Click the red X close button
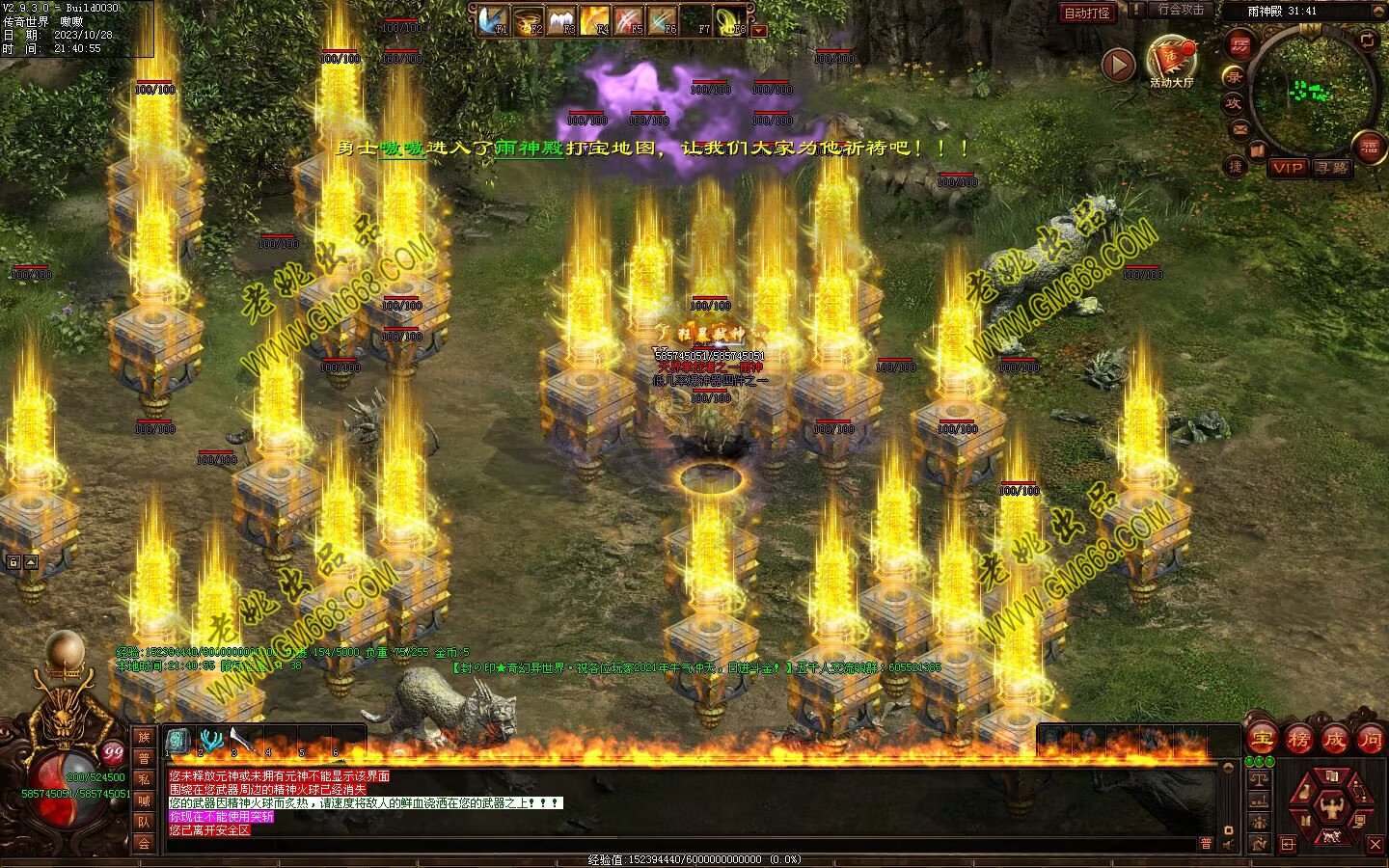This screenshot has height=868, width=1389. coord(1375,845)
